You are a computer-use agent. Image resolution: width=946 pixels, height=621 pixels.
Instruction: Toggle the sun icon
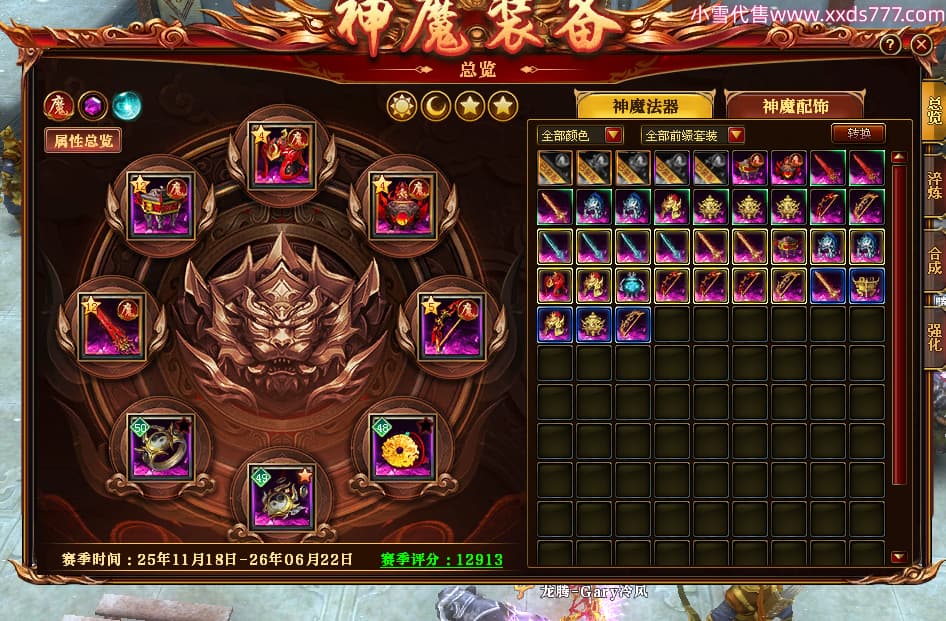click(x=402, y=105)
